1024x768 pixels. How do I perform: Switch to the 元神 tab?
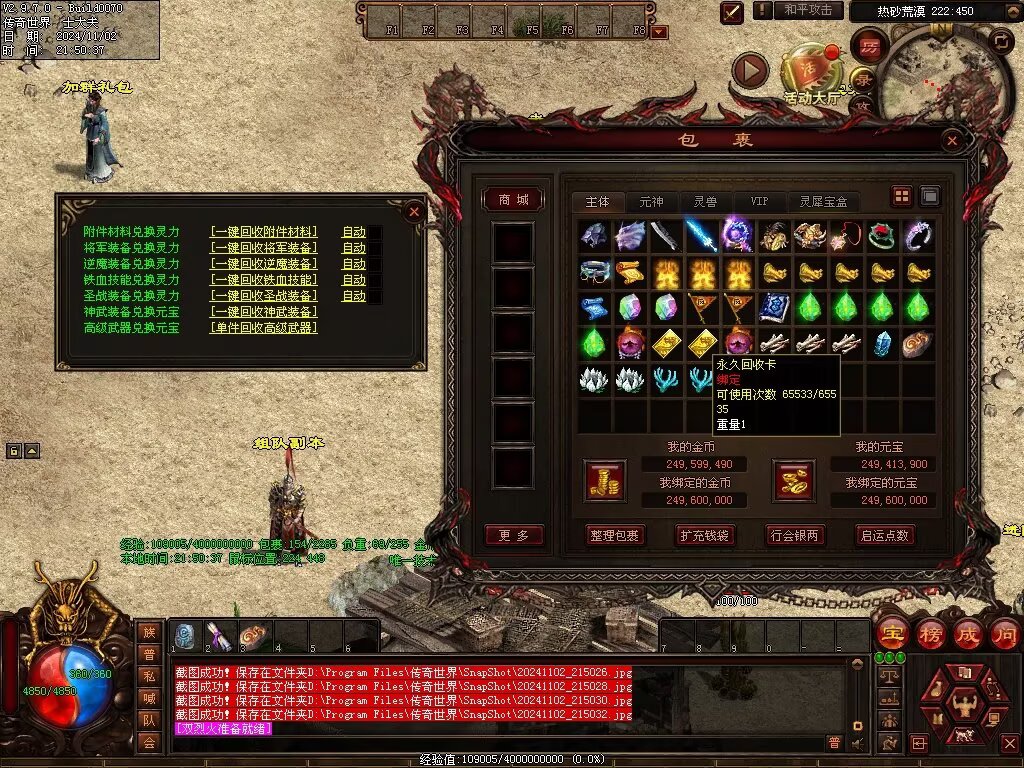pyautogui.click(x=651, y=202)
